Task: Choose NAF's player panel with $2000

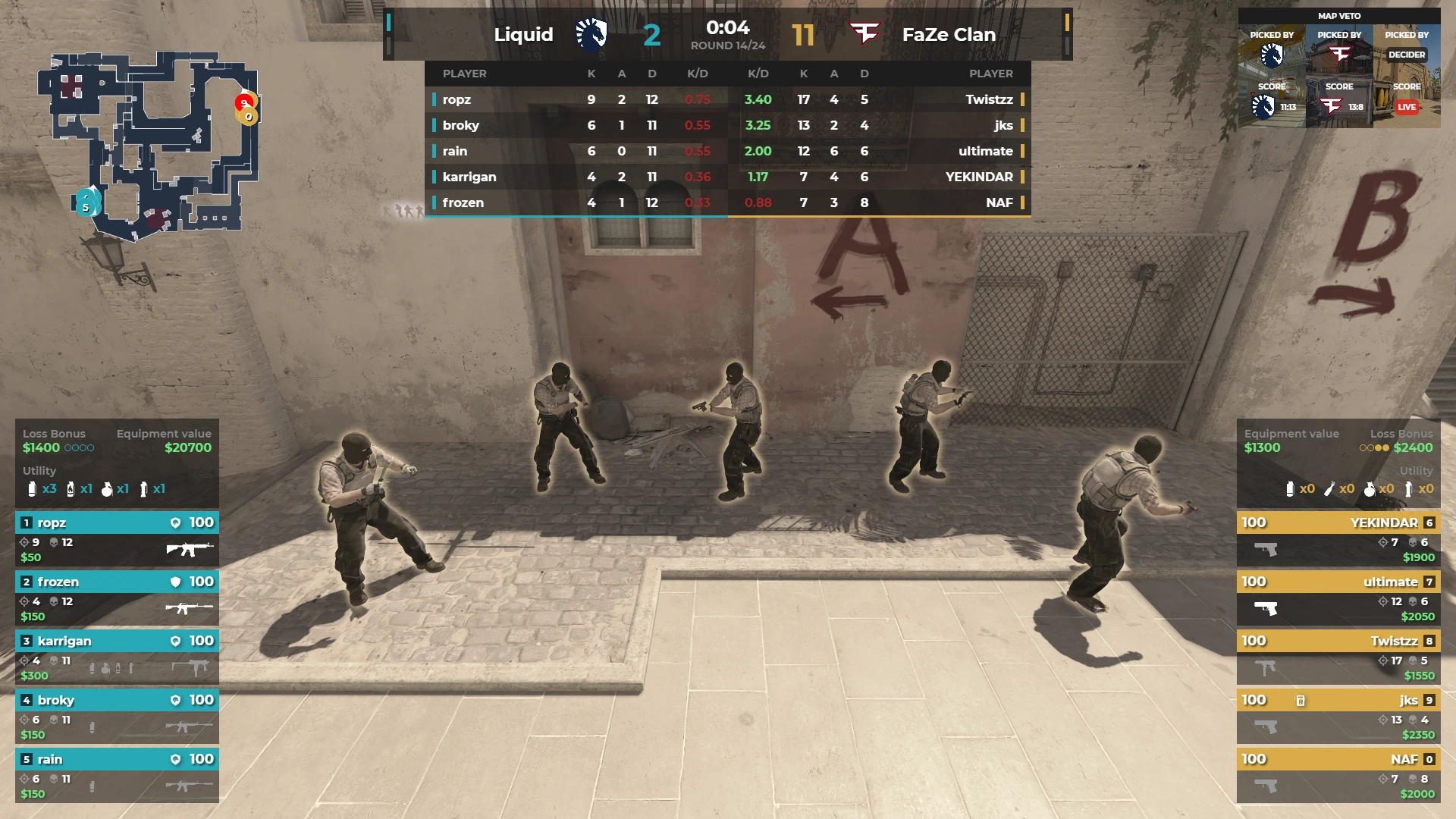Action: [x=1338, y=776]
